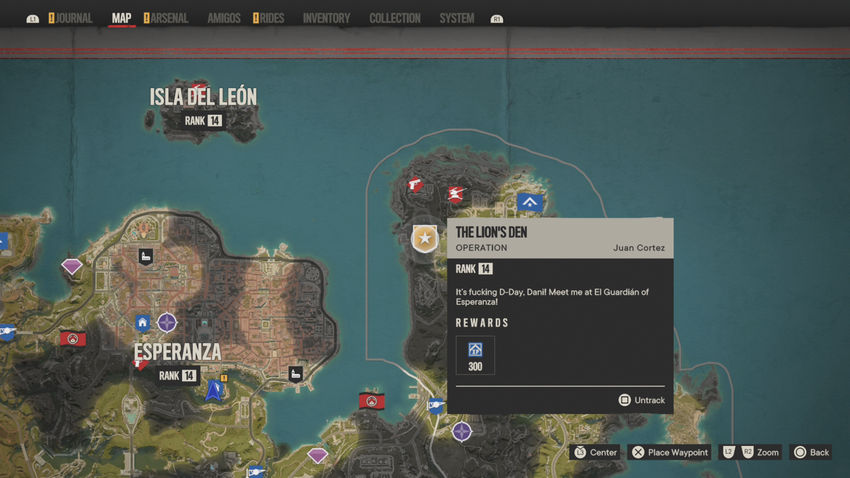Open the System tab
Image resolution: width=850 pixels, height=478 pixels.
[457, 18]
